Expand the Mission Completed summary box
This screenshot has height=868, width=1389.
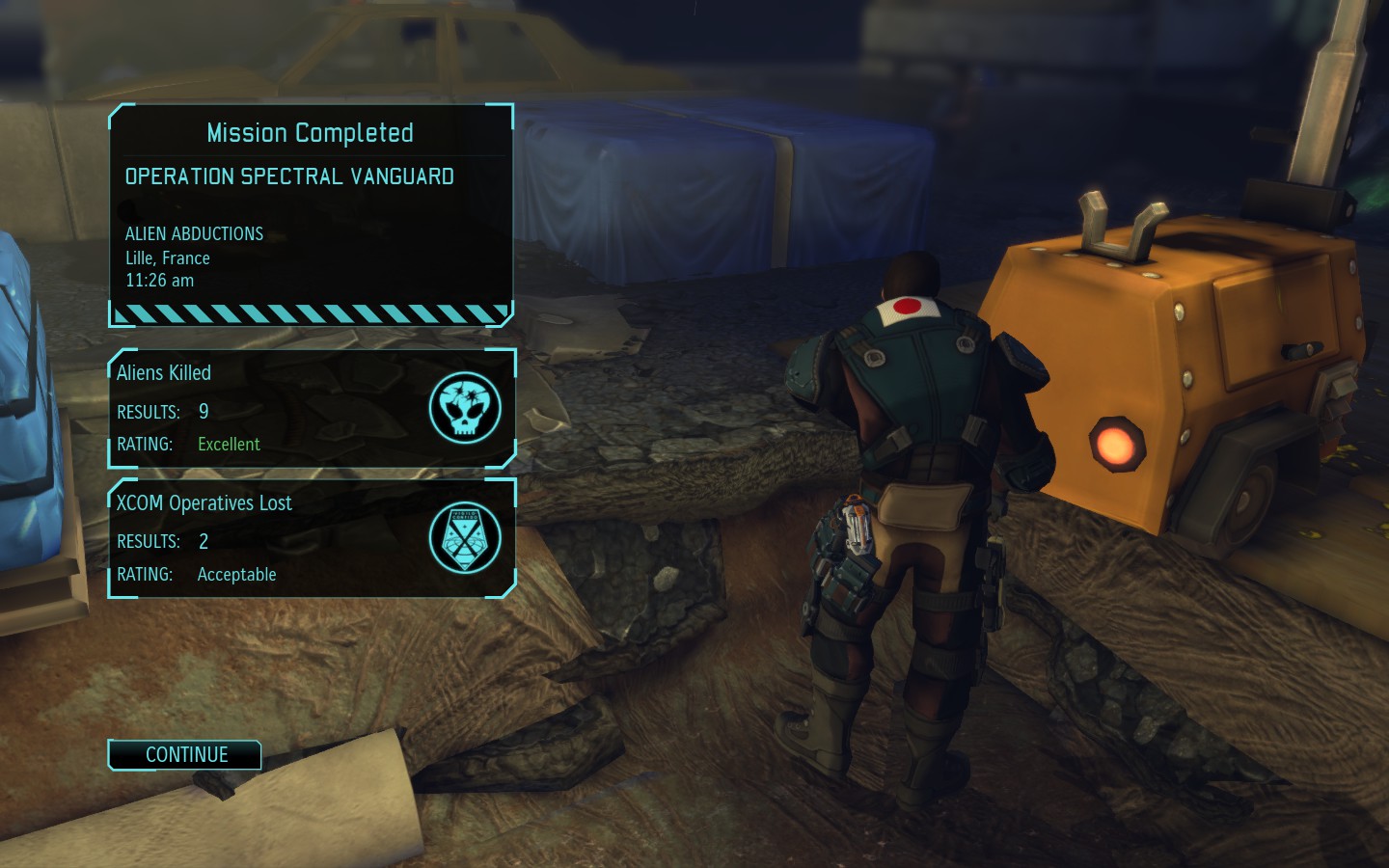click(x=311, y=212)
